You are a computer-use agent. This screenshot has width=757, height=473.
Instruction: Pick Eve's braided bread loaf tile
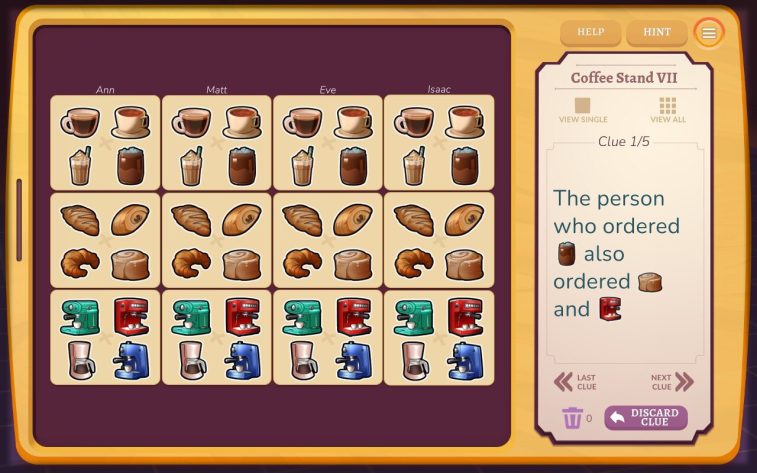point(302,219)
